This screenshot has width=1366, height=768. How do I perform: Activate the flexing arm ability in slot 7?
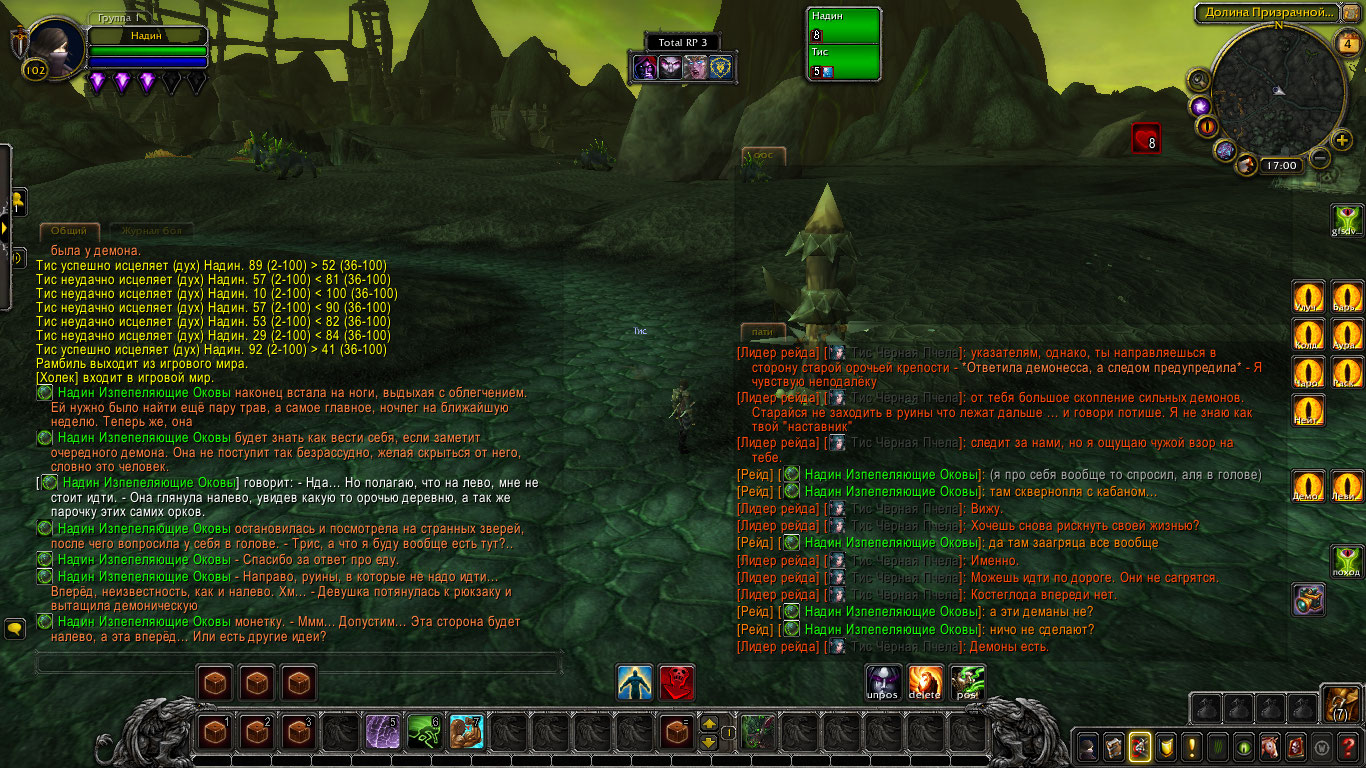tap(467, 733)
